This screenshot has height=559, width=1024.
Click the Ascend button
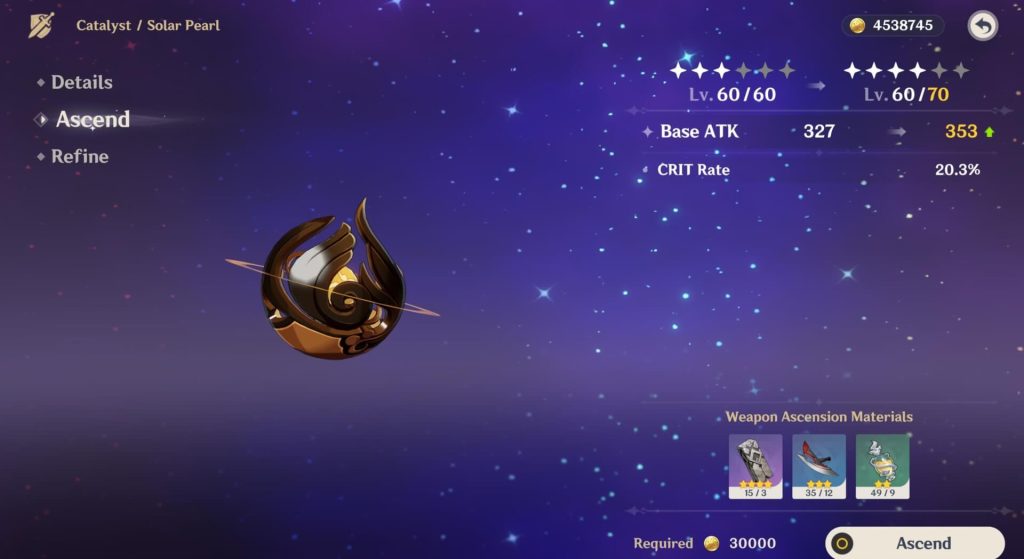click(914, 543)
